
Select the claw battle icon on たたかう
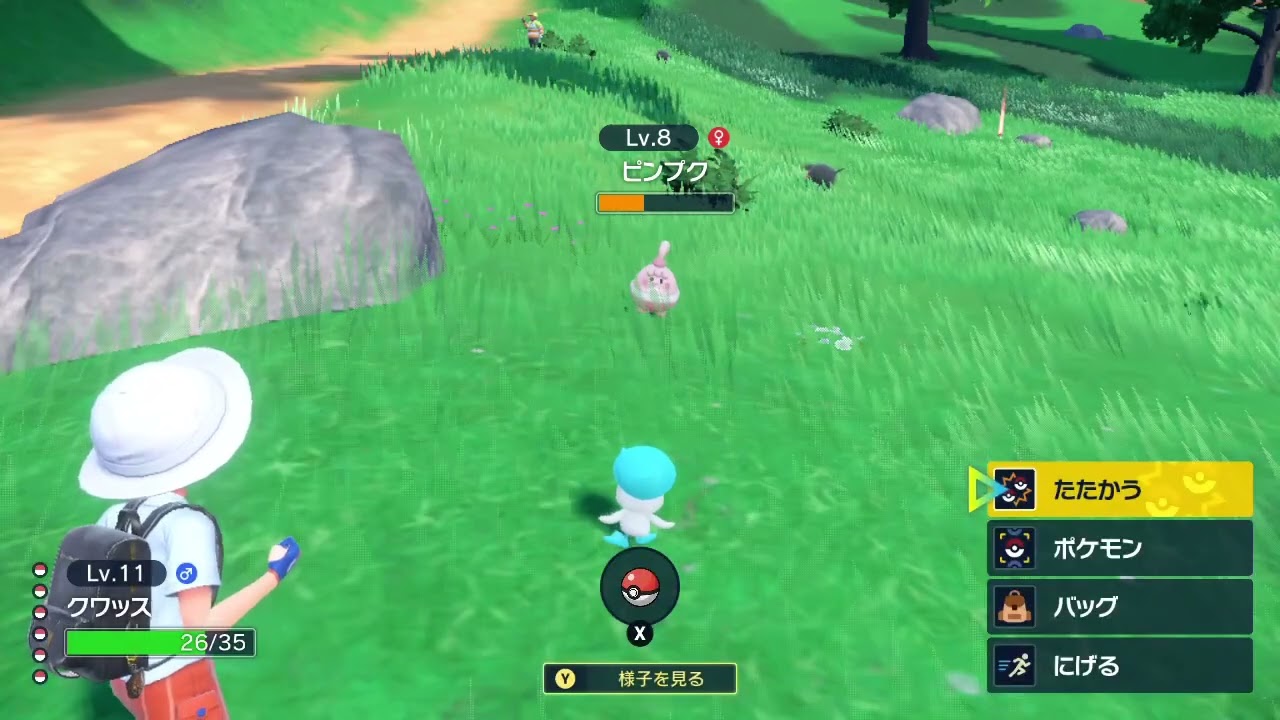coord(1016,489)
